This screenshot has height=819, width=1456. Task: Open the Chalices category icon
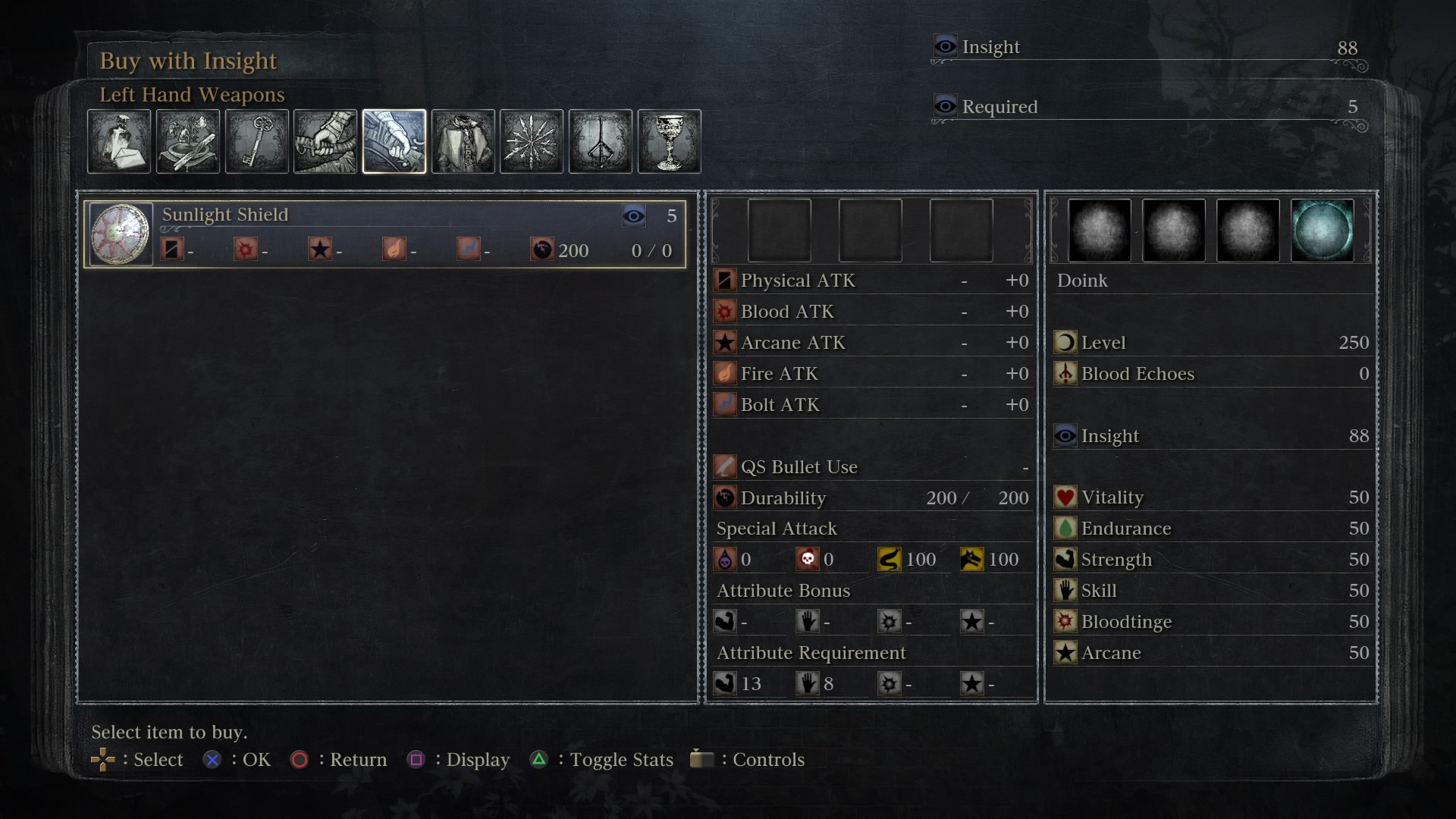click(x=669, y=141)
